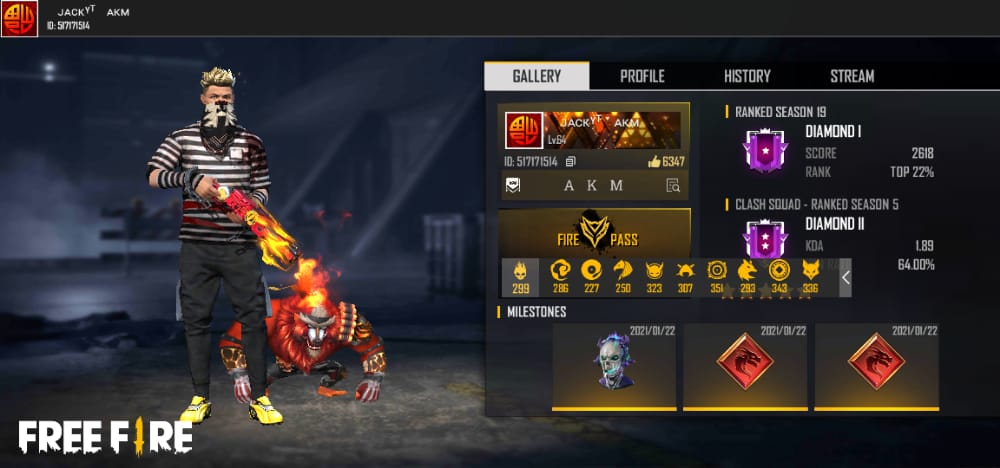This screenshot has width=1000, height=468.
Task: Select the Fire Pass badge showing 286
Action: pyautogui.click(x=560, y=277)
